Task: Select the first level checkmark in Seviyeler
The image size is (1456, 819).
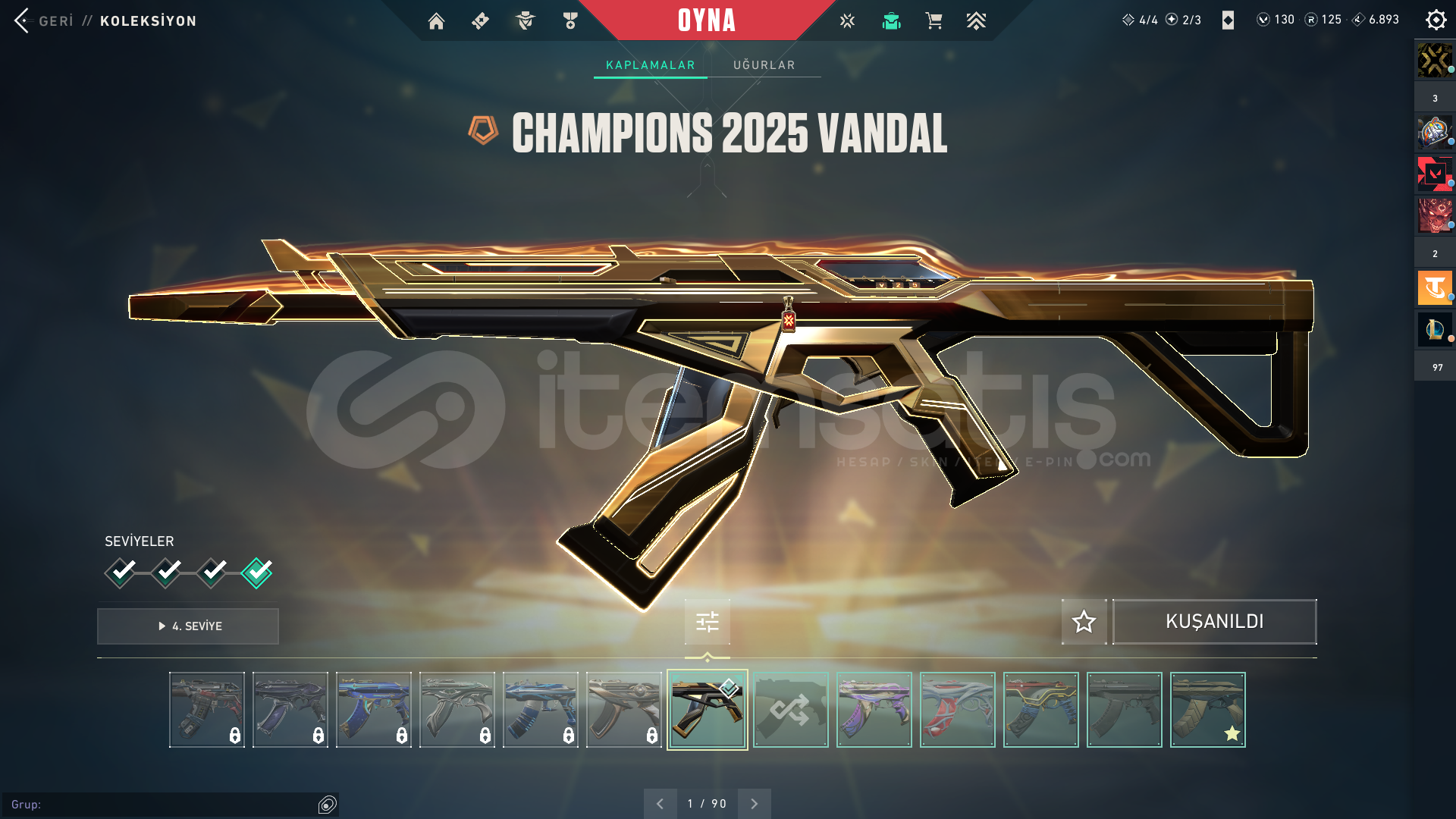Action: pos(121,573)
